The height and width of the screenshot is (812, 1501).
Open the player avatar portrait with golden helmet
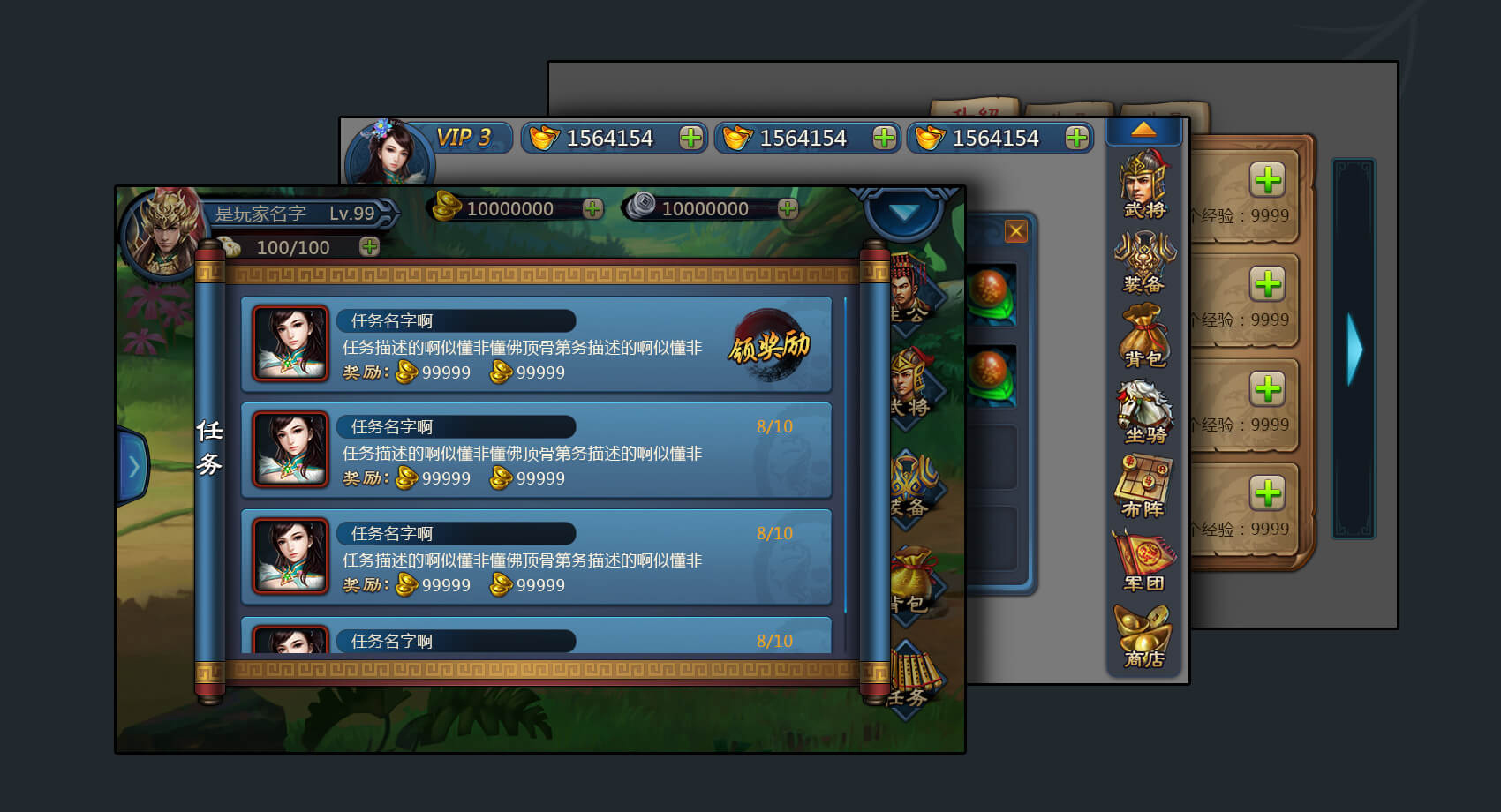pos(164,233)
